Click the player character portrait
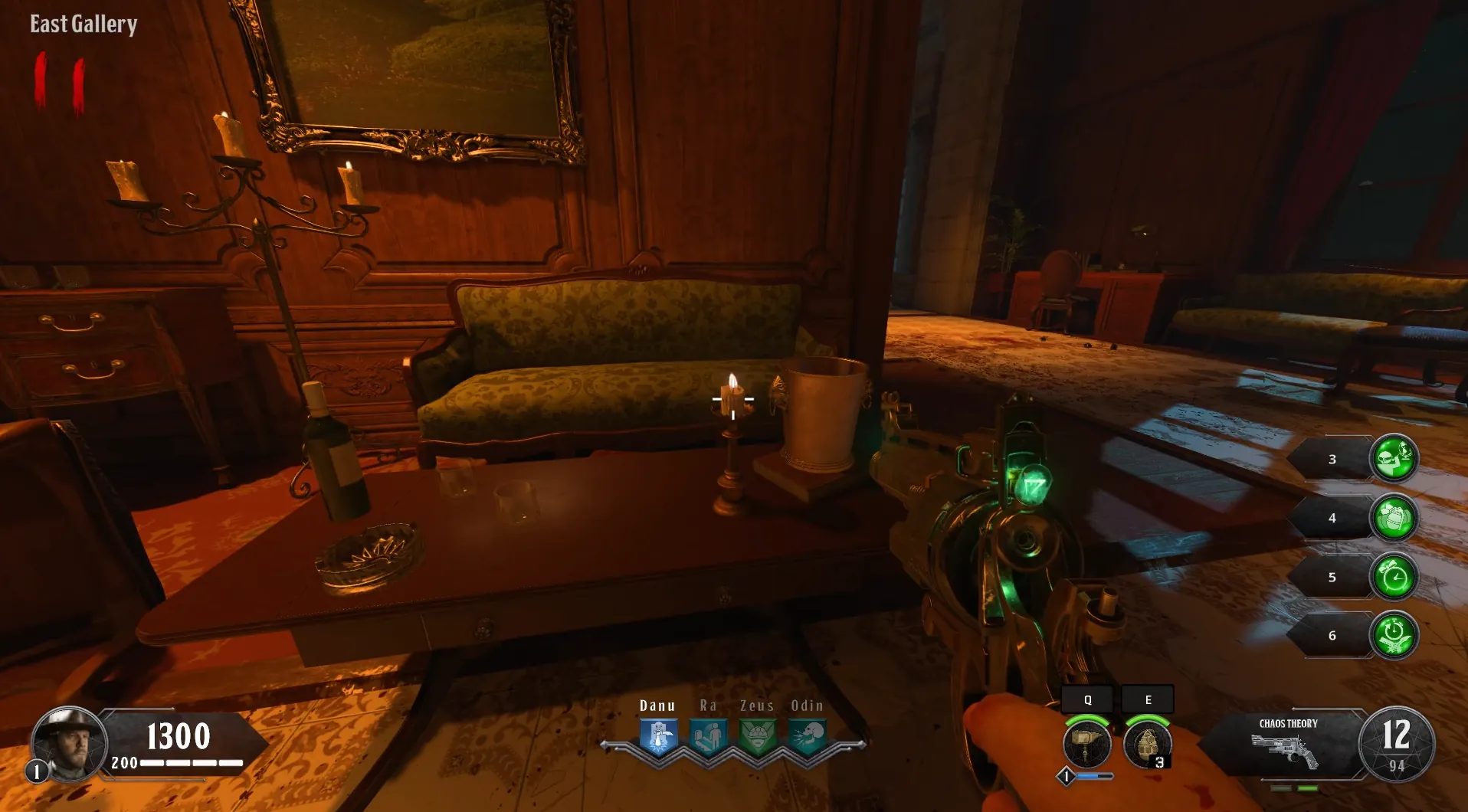This screenshot has height=812, width=1468. 67,743
